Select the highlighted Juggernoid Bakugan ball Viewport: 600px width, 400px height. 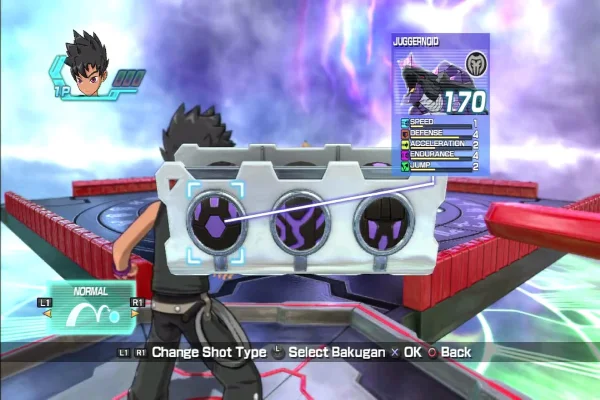[x=215, y=222]
